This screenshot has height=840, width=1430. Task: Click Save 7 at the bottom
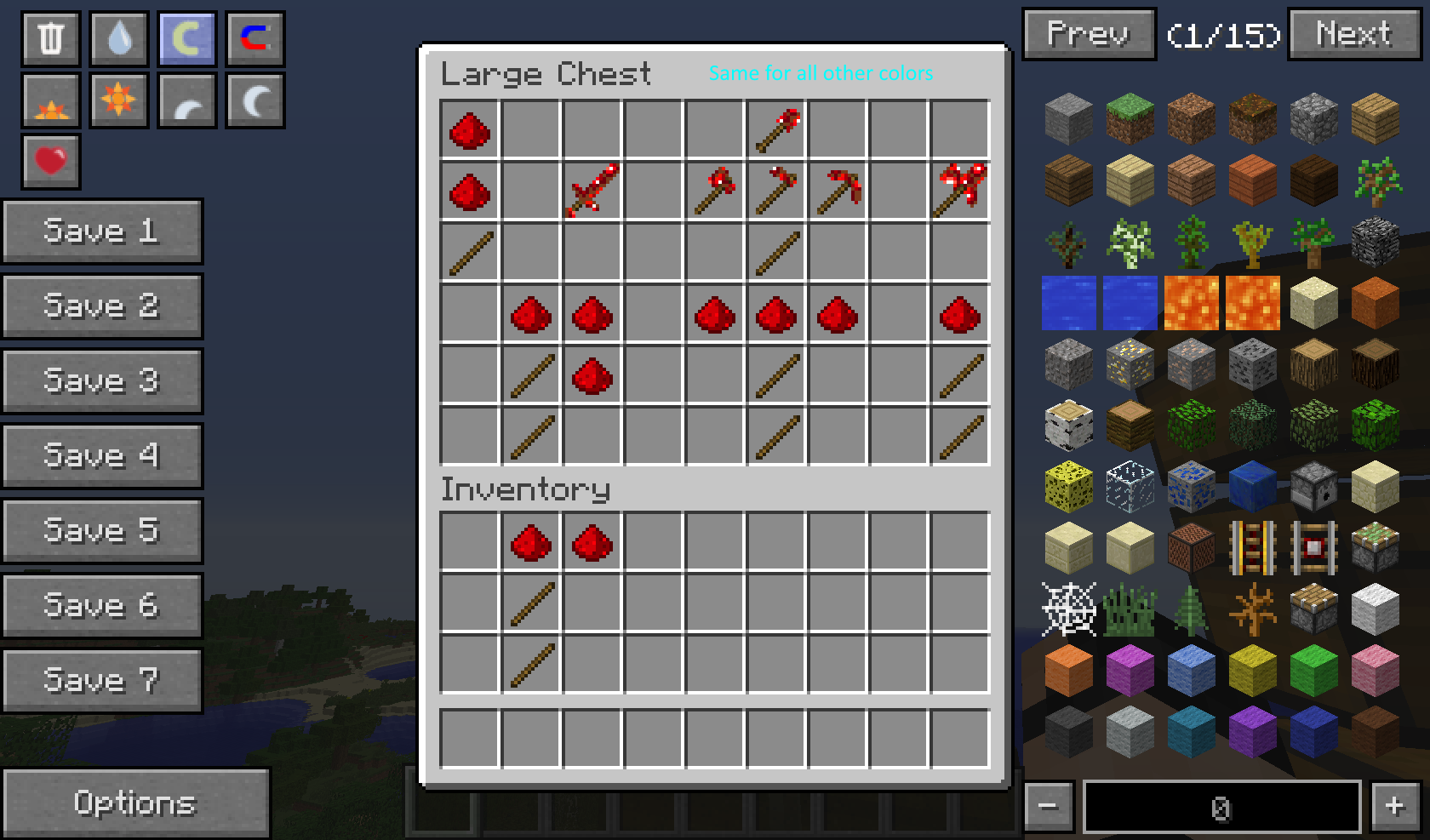pyautogui.click(x=102, y=679)
